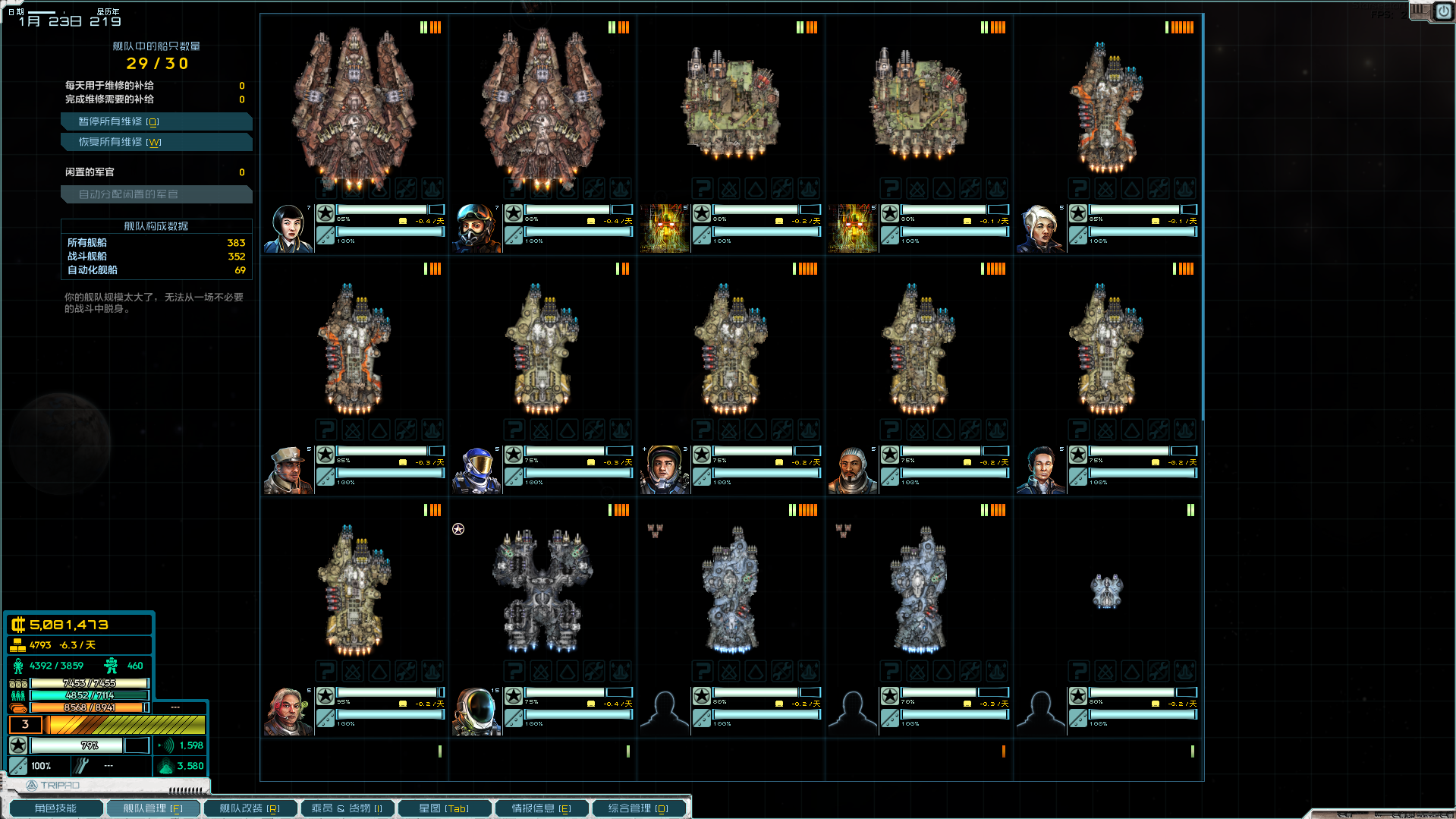This screenshot has height=819, width=1456.
Task: Resume all repairs via 恢复所有维修
Action: [156, 142]
